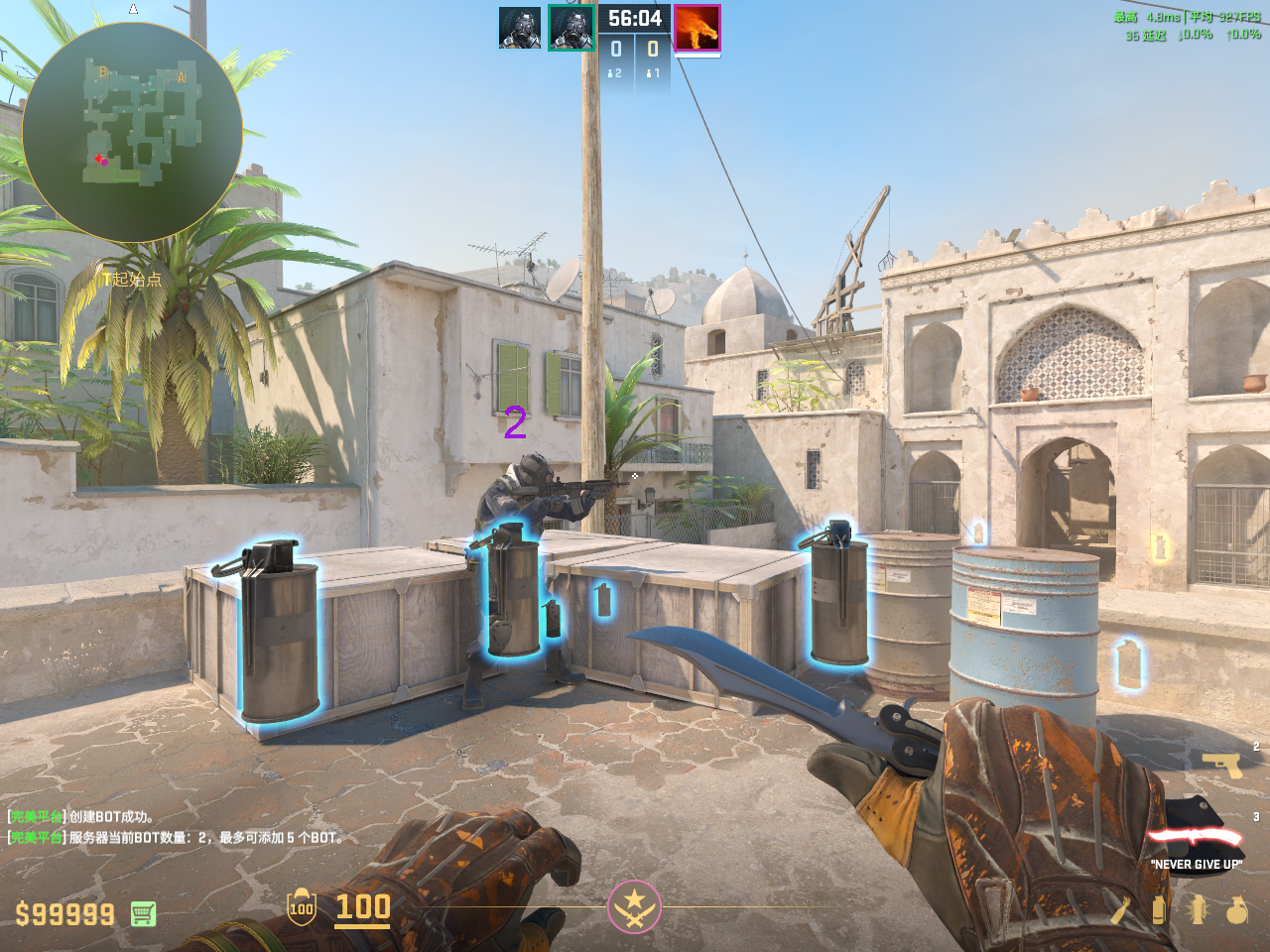Click the green-bordered gas mask avatar
The image size is (1270, 952).
point(571,28)
